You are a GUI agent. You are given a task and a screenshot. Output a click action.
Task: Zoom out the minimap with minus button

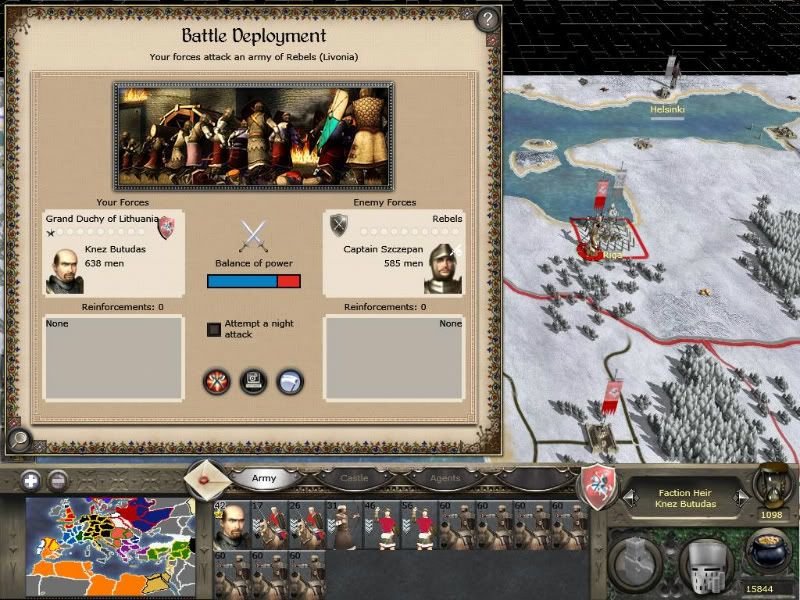(x=58, y=479)
